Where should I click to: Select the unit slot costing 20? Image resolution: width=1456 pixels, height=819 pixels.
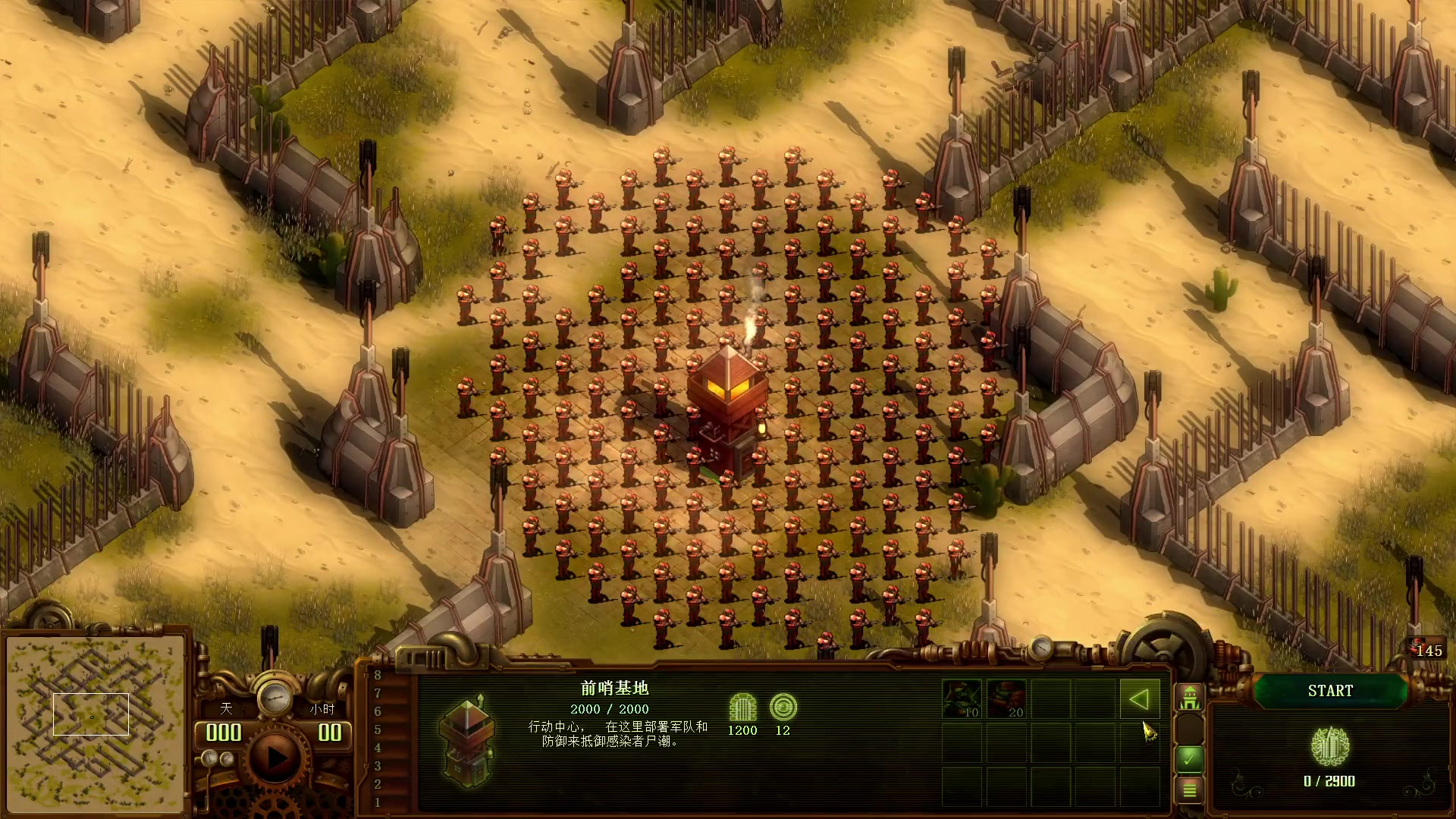click(x=1006, y=699)
